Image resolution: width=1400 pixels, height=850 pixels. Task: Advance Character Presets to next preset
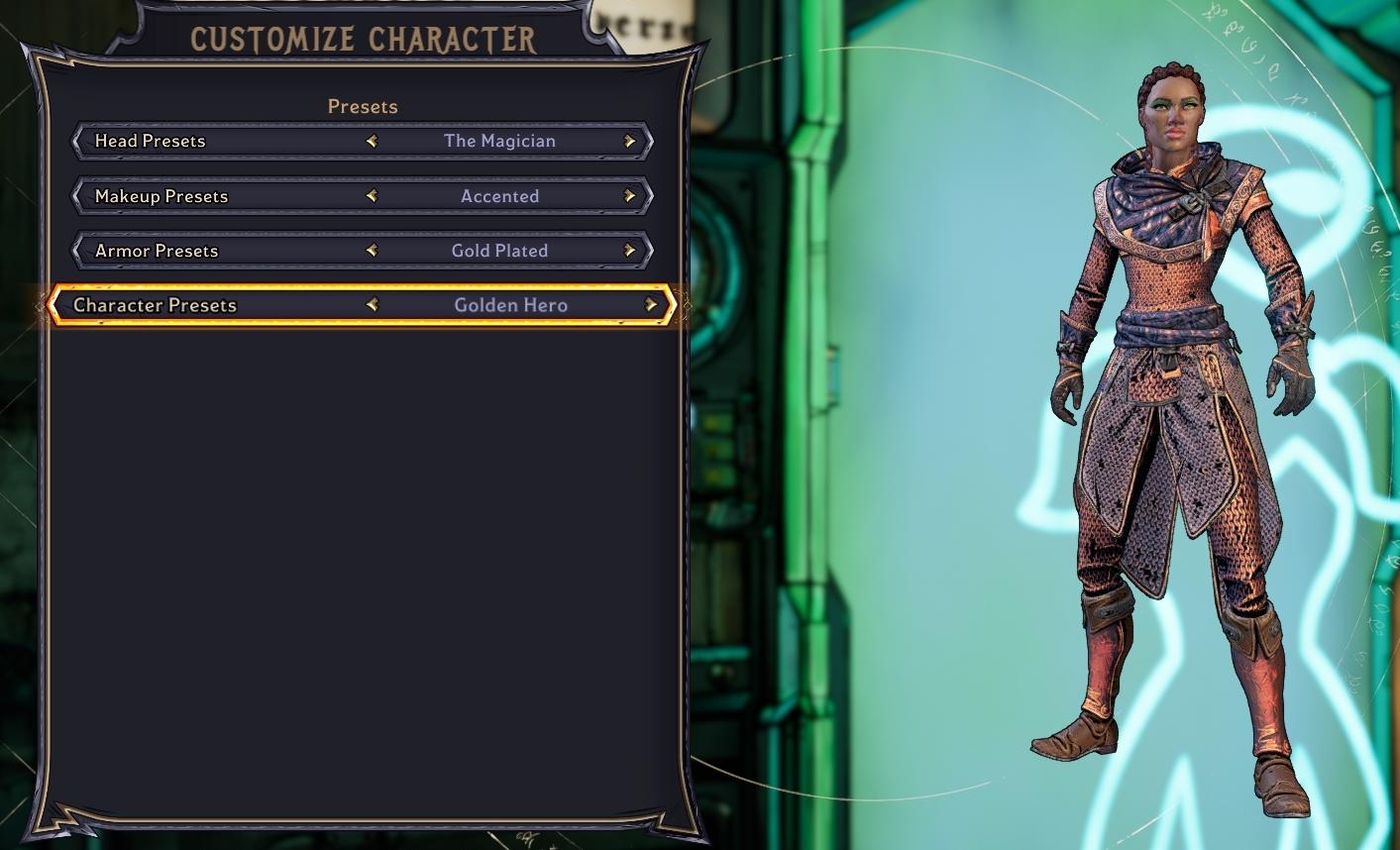[x=651, y=305]
